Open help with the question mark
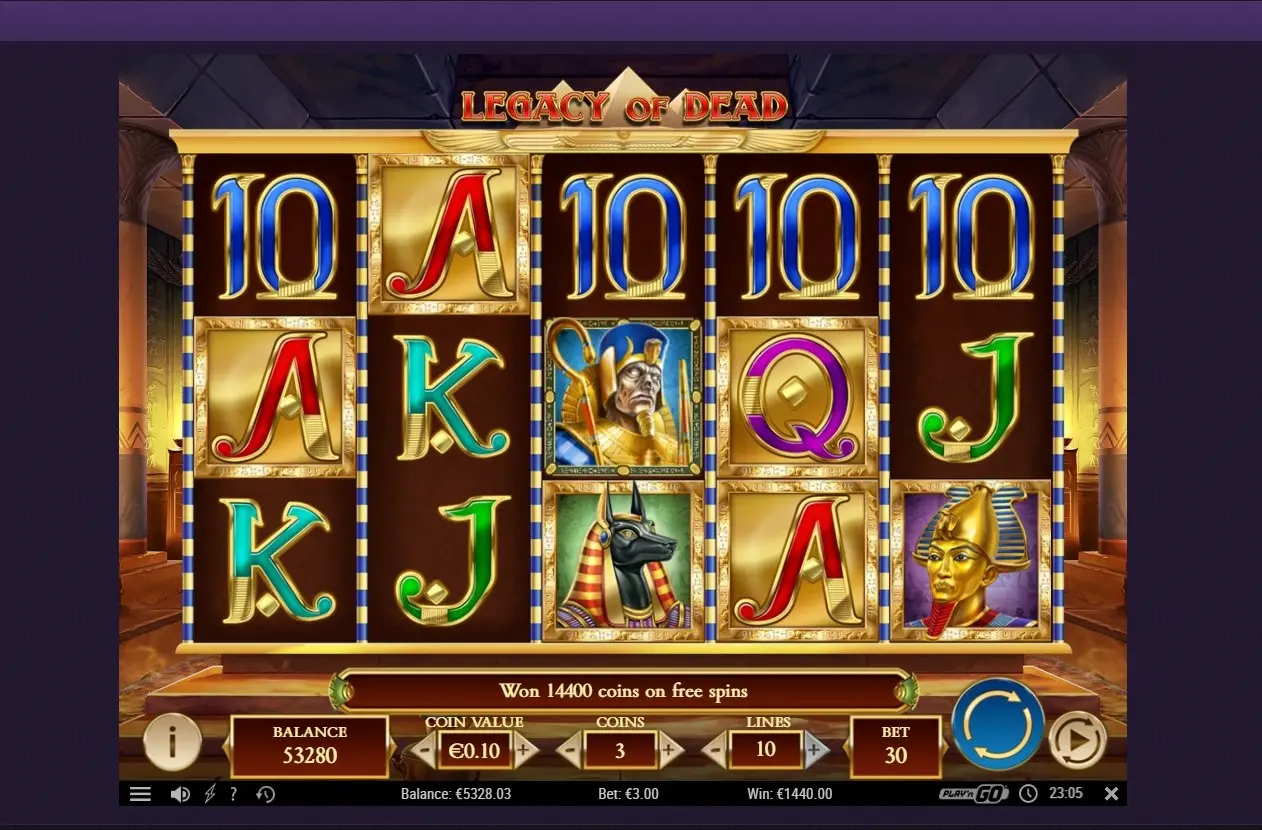 click(x=233, y=794)
